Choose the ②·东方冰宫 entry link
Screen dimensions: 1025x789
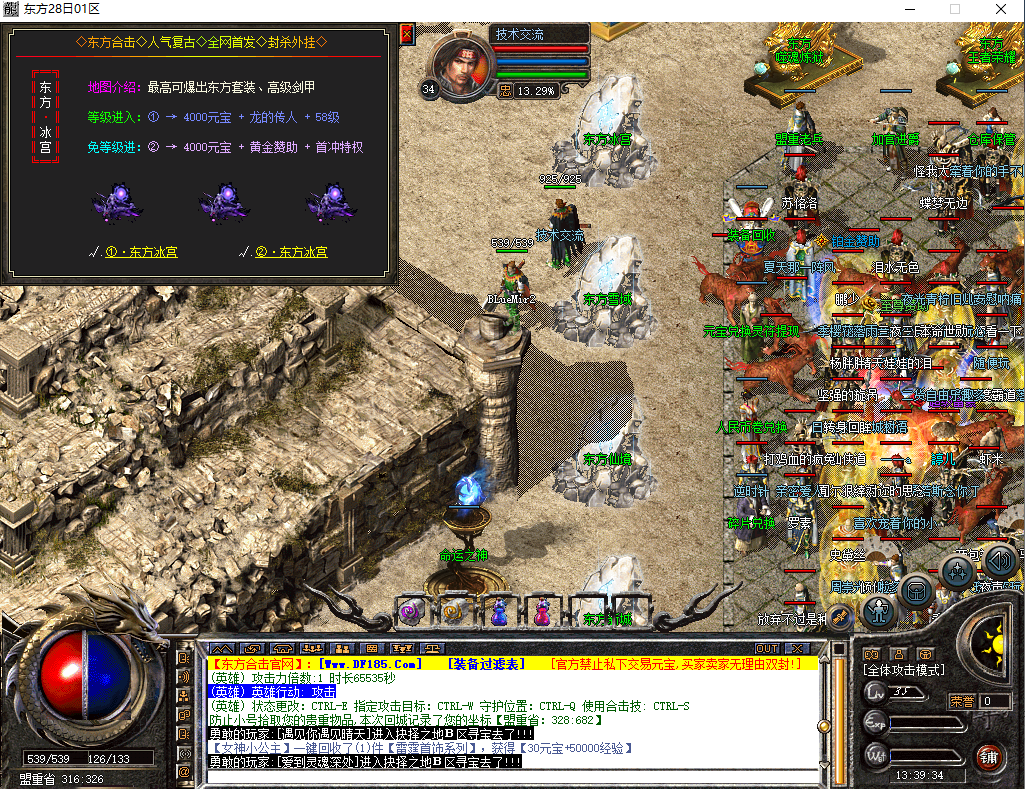(x=289, y=252)
